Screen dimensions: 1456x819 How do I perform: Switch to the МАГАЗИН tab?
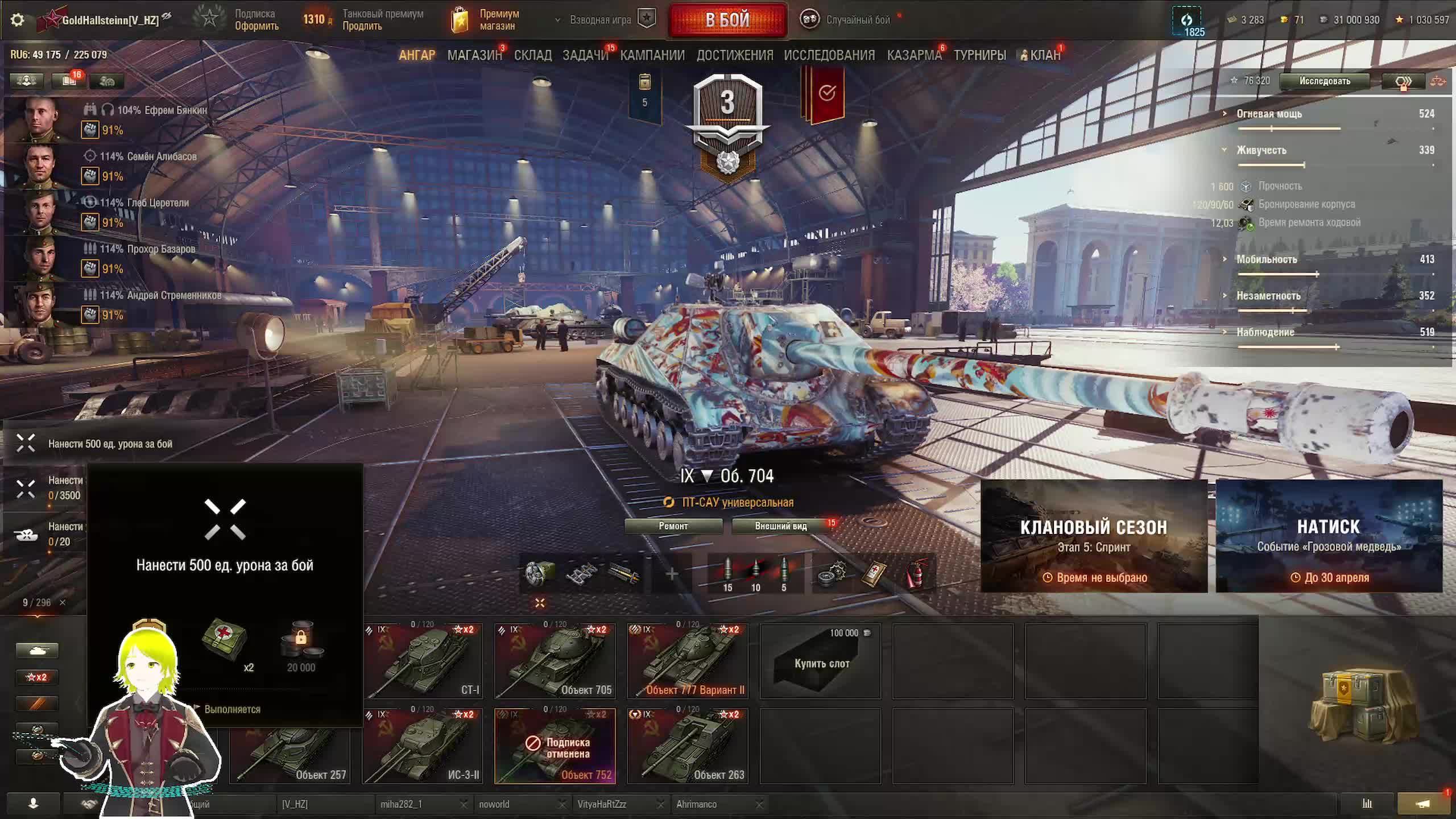point(474,55)
